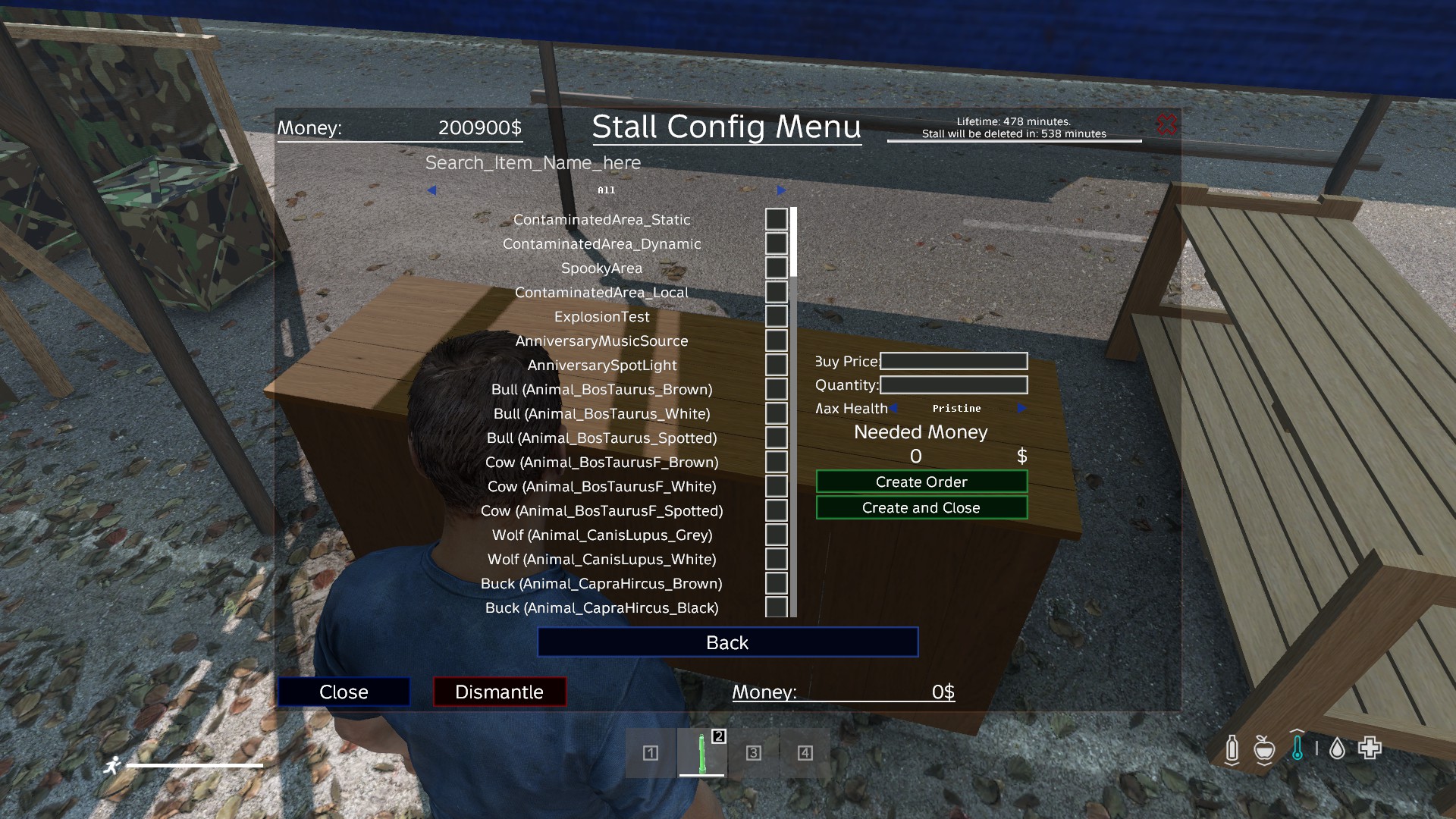Select hotbar slot 2 with green item

point(701,753)
